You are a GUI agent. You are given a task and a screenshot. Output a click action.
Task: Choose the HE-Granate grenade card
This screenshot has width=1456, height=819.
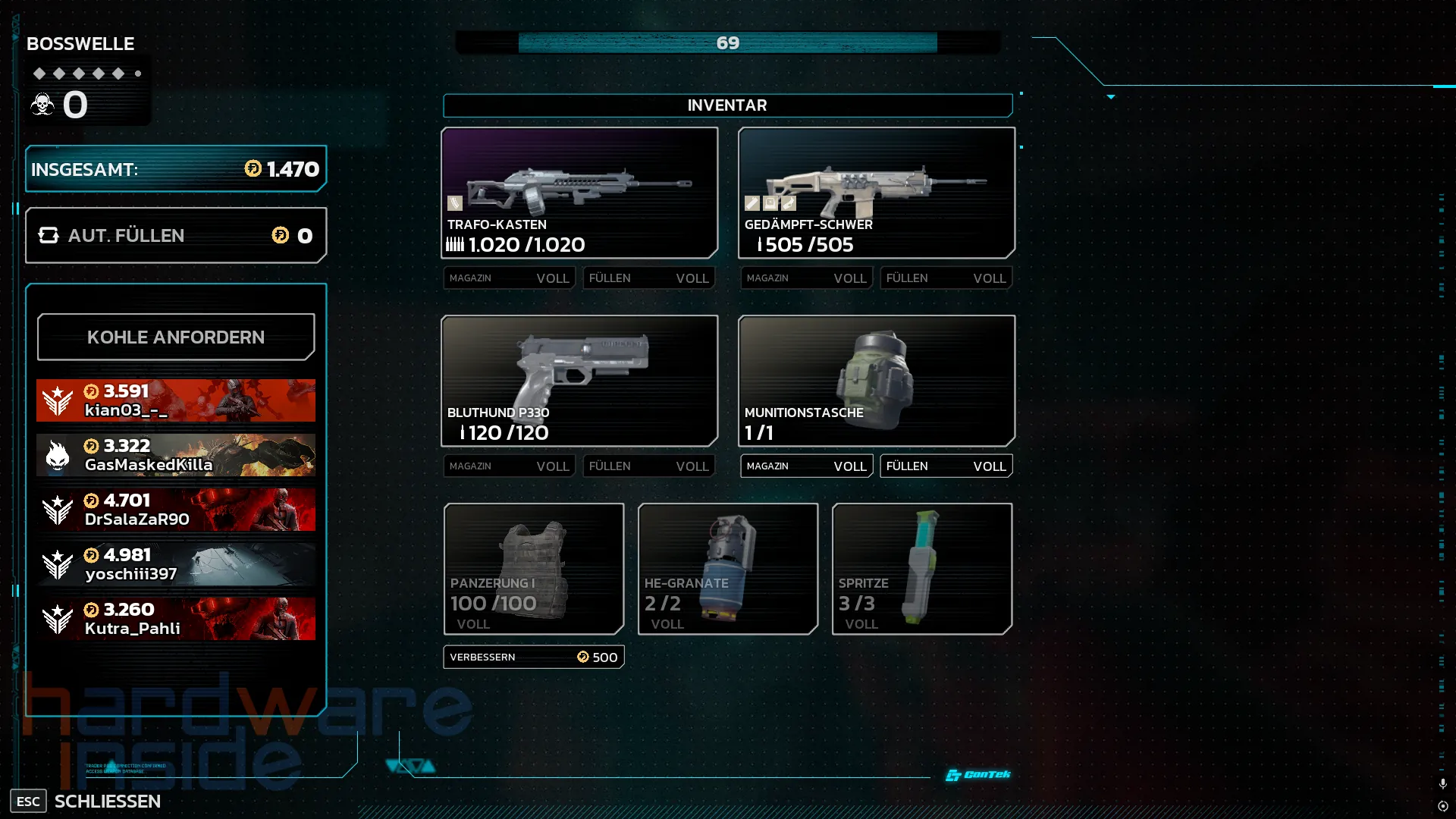pyautogui.click(x=727, y=568)
